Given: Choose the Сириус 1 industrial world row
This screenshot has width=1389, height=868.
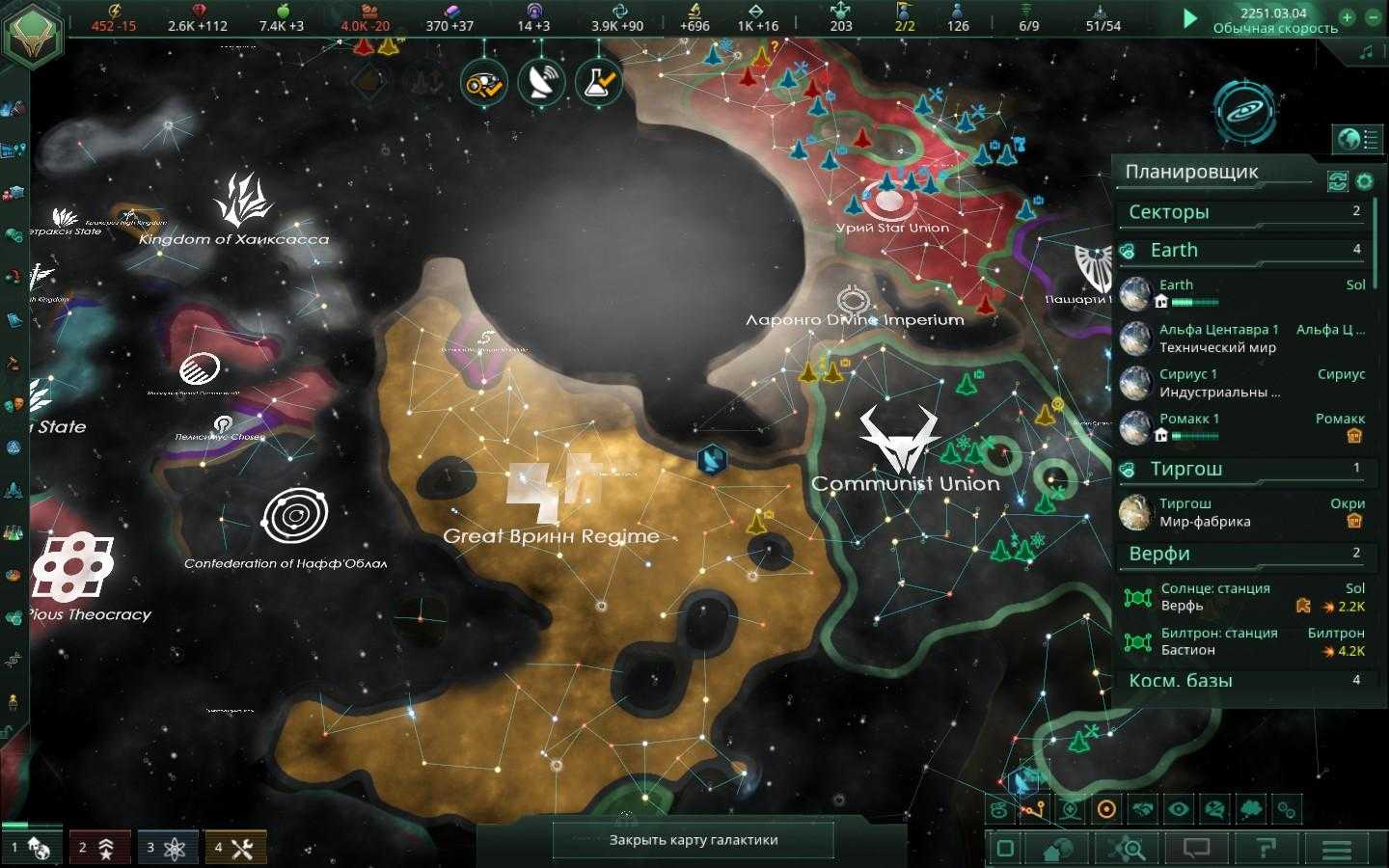Looking at the screenshot, I should 1242,383.
